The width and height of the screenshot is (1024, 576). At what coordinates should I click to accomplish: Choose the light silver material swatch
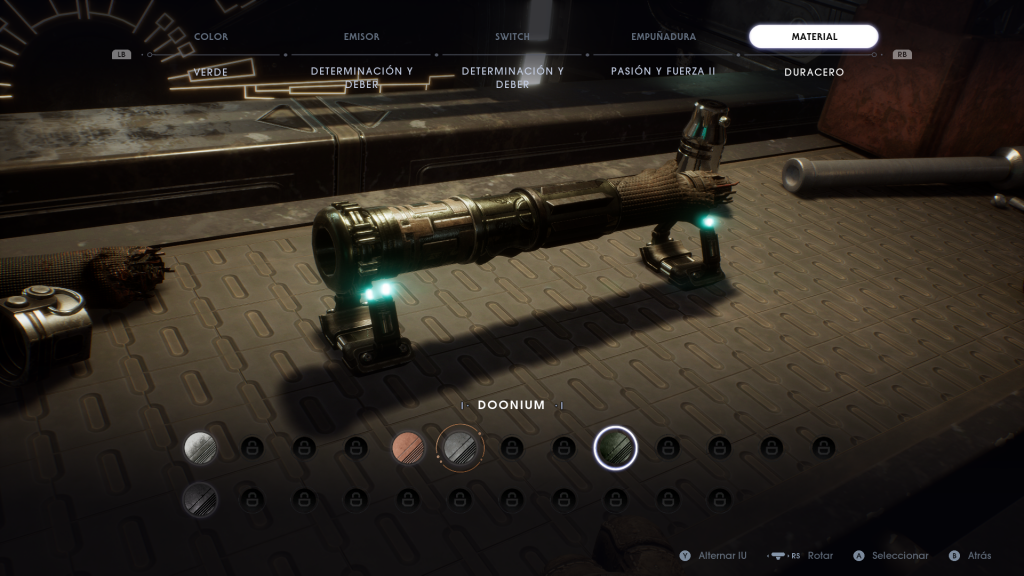(x=201, y=447)
